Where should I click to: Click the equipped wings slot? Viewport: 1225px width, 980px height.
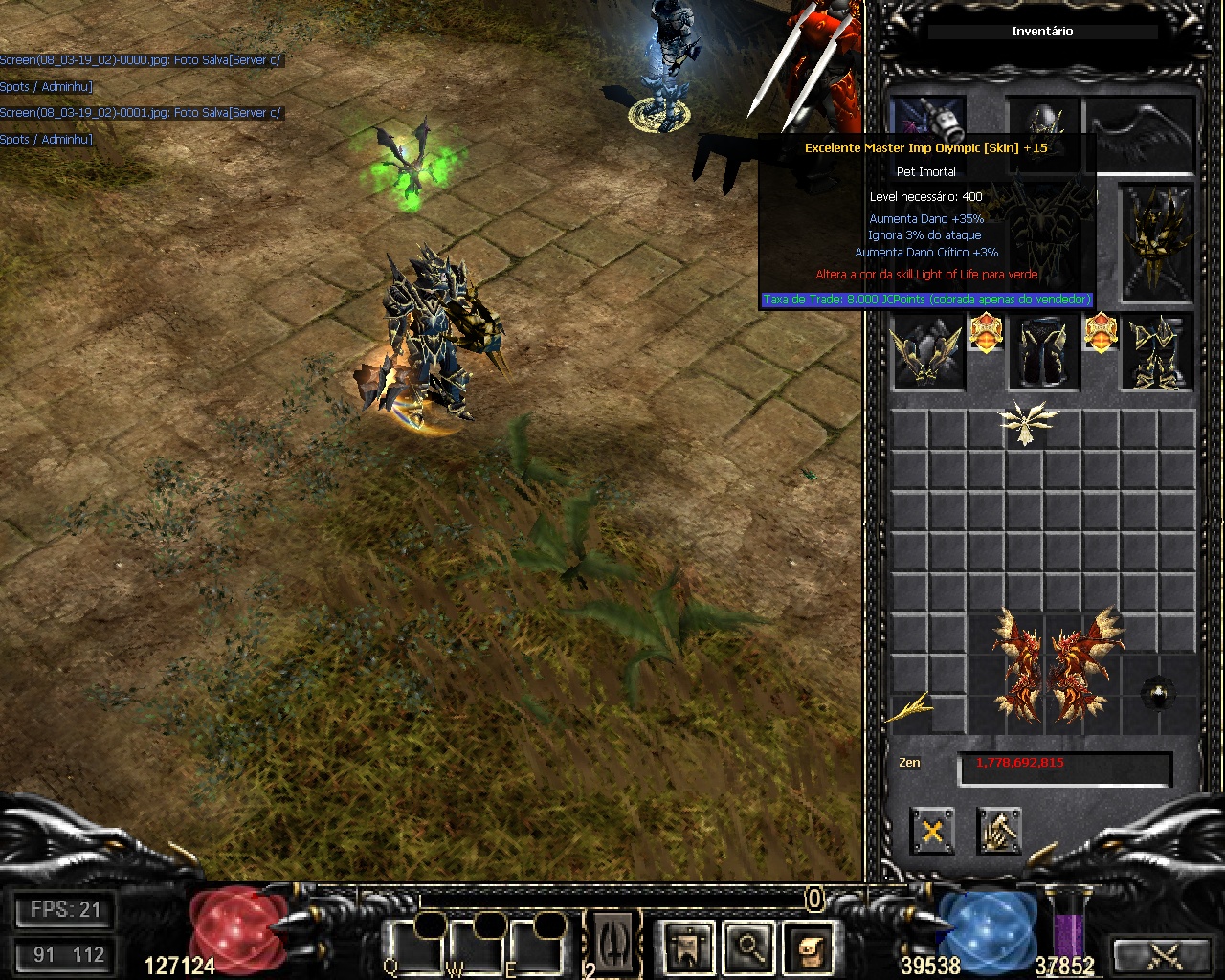[x=1143, y=132]
